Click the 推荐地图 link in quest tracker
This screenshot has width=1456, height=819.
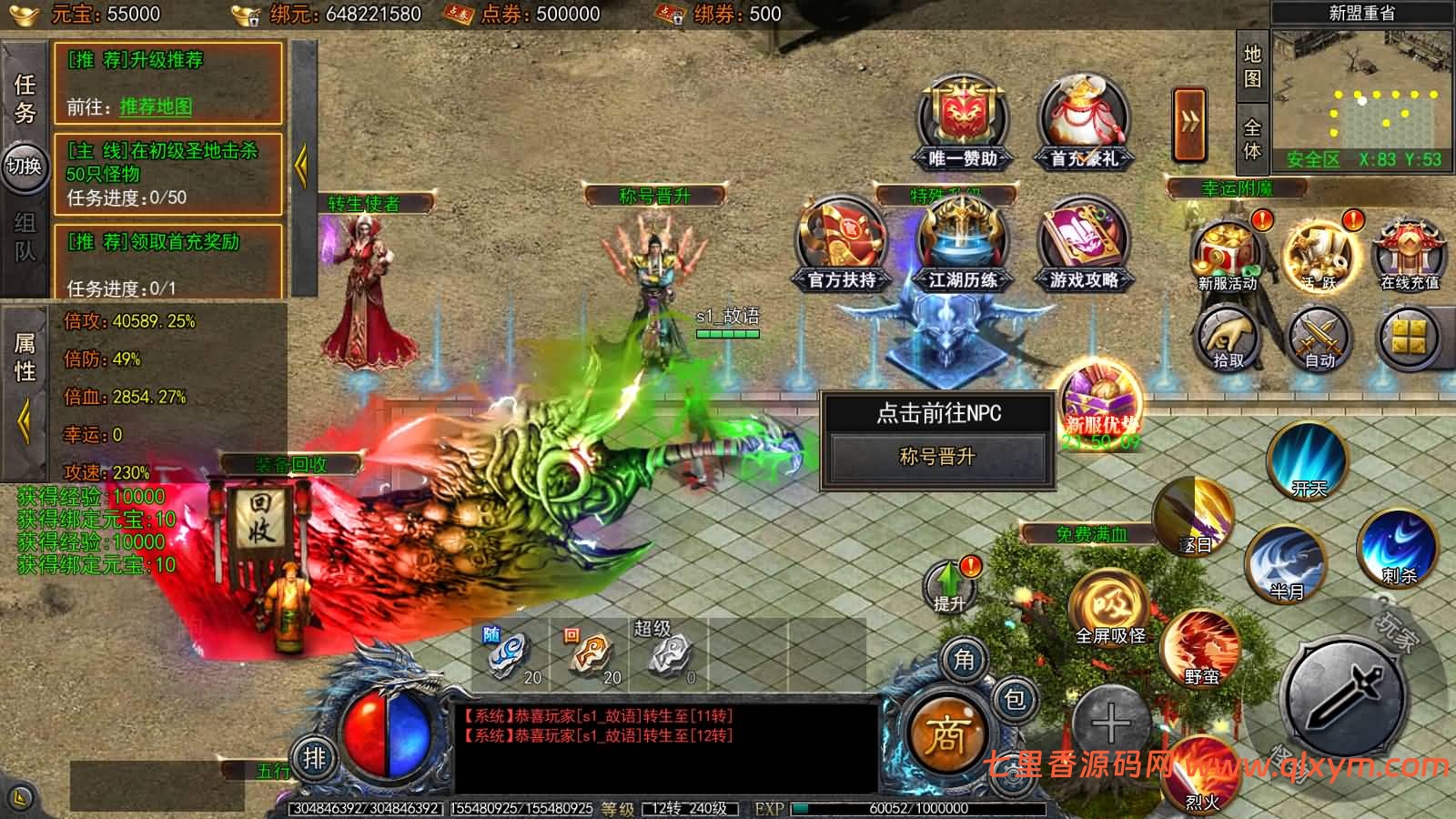(156, 106)
